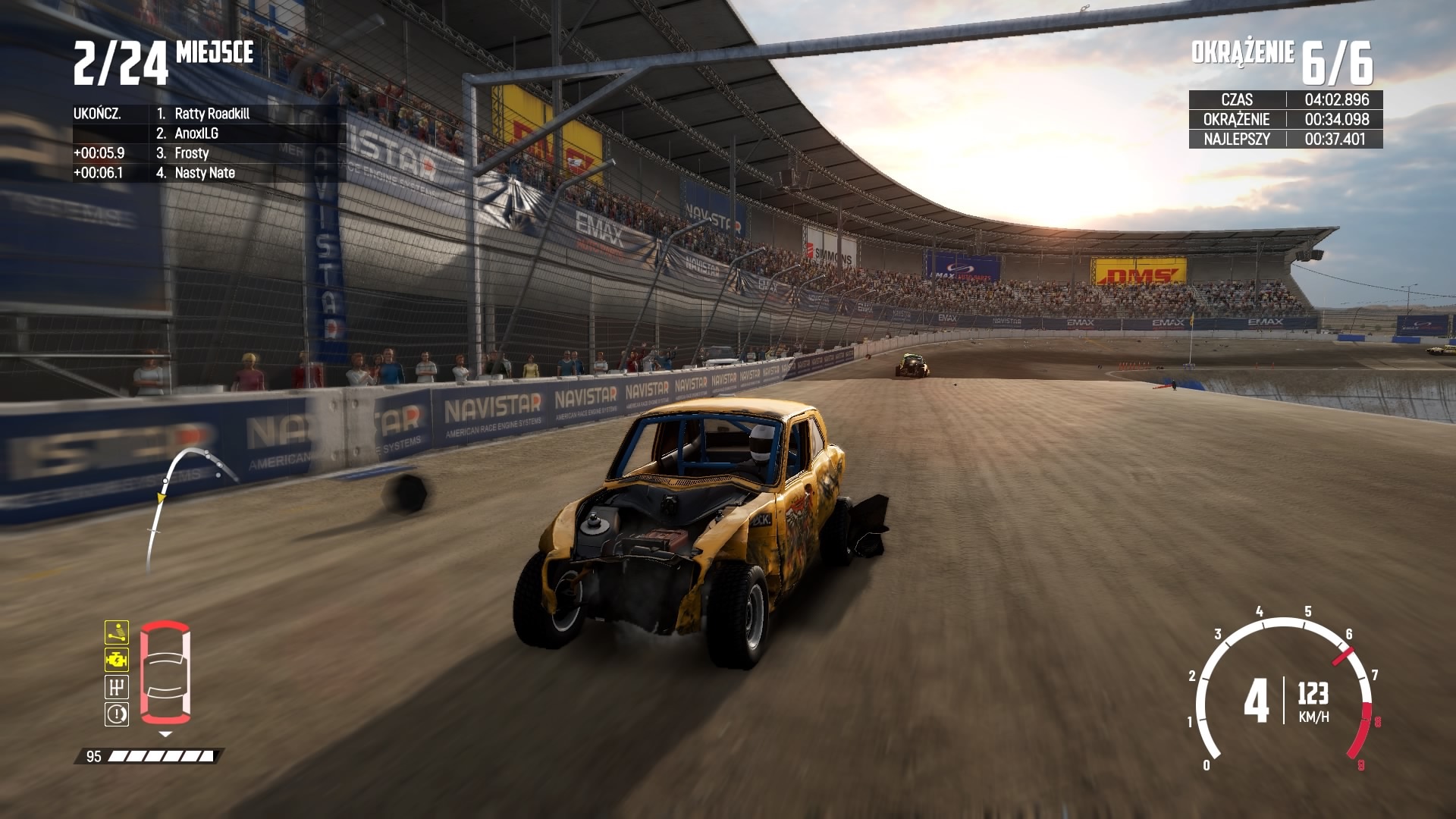1456x819 pixels.
Task: Click the car body damage diagram
Action: coord(165,672)
